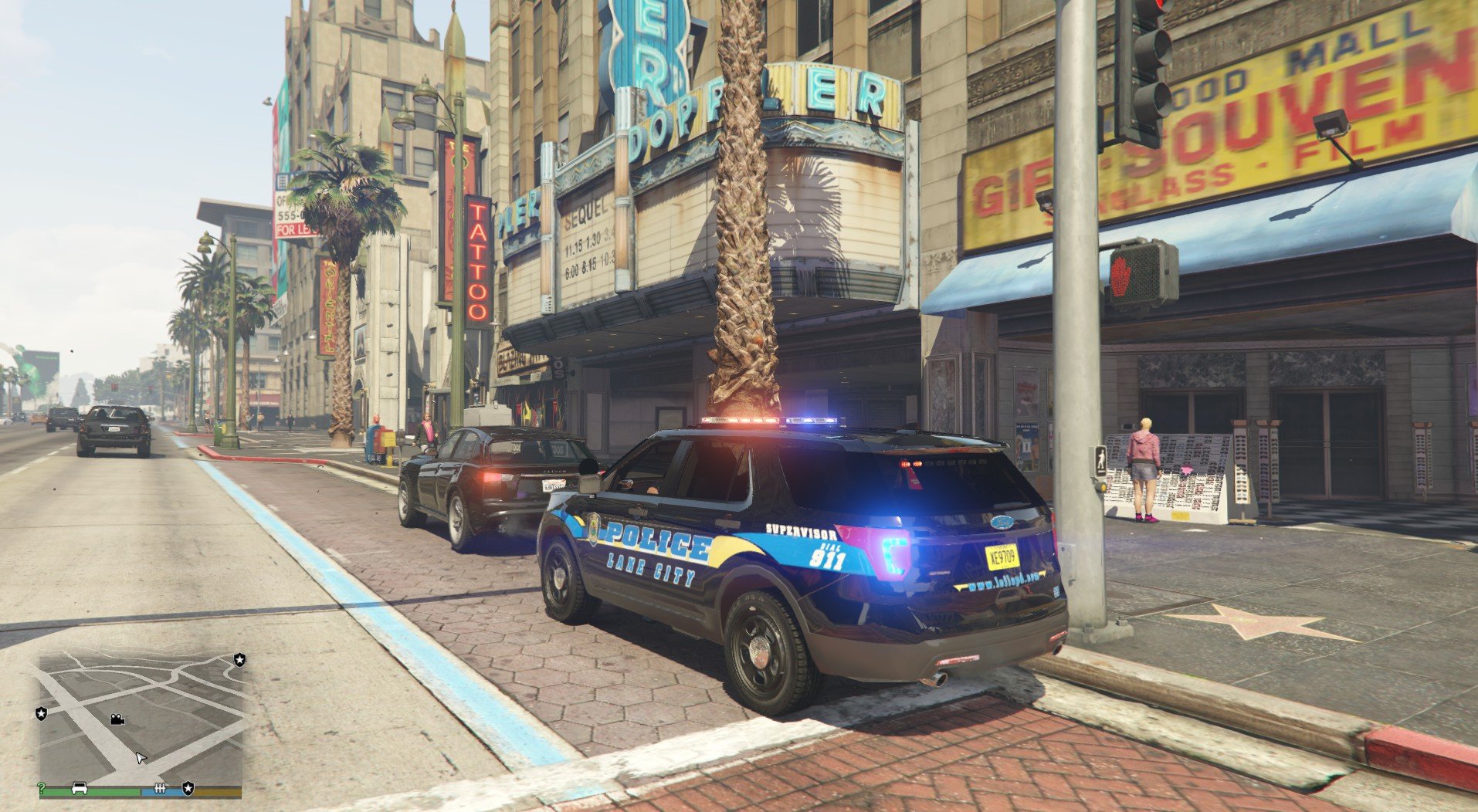Click the green question mark blip
Image resolution: width=1478 pixels, height=812 pixels.
click(41, 788)
